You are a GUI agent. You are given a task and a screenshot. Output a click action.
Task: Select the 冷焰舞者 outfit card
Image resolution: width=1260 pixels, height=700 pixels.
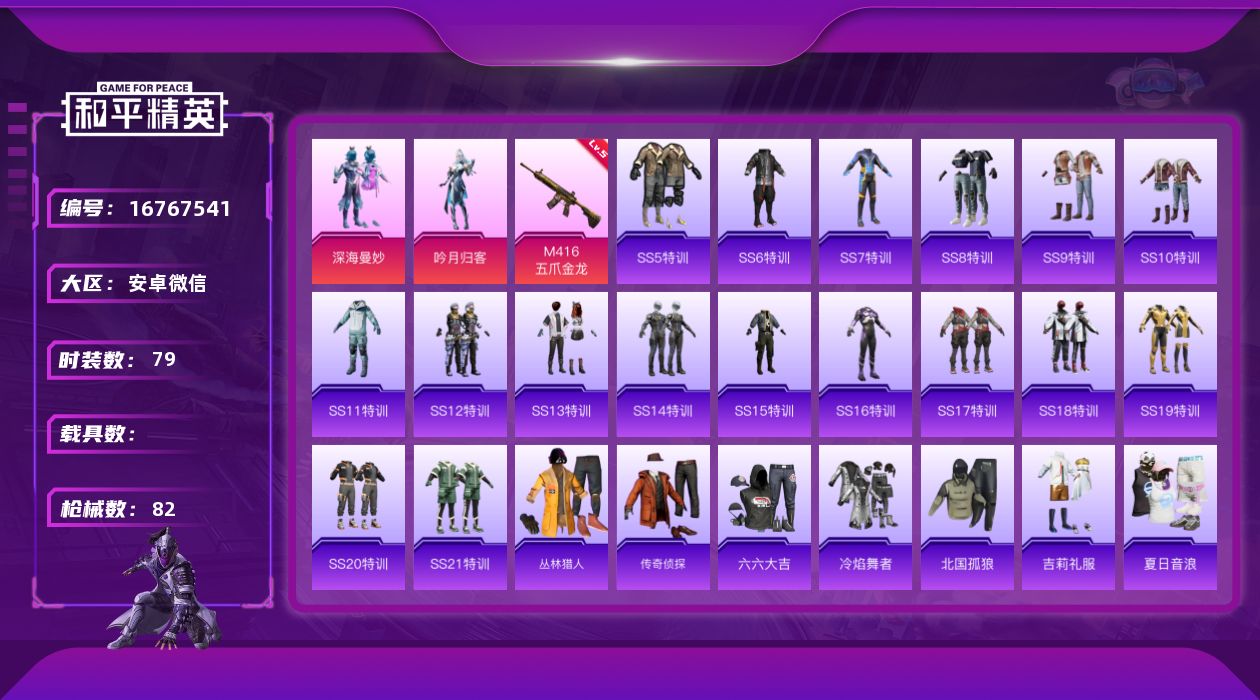point(865,517)
